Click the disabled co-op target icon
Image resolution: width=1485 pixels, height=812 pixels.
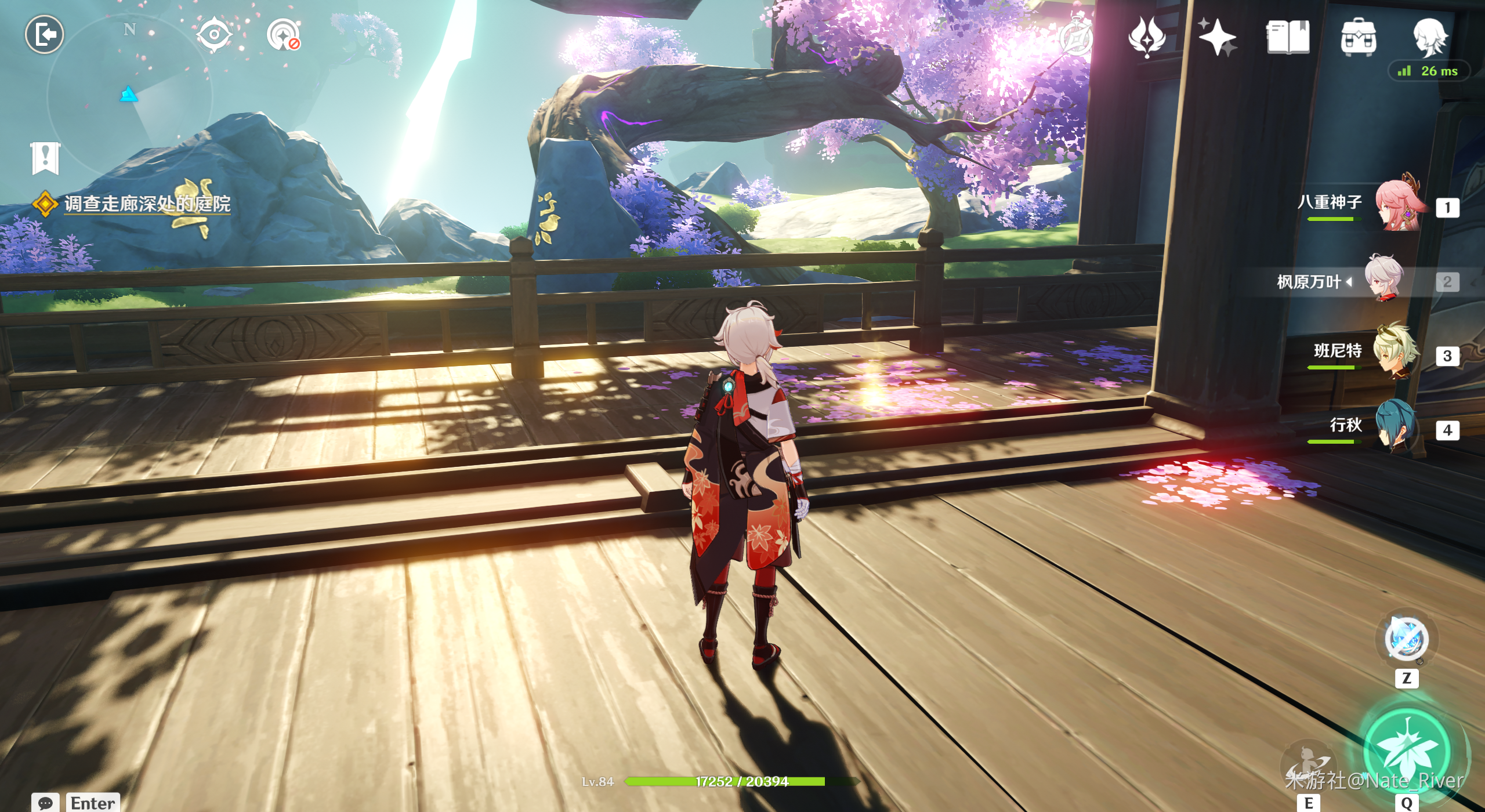(x=284, y=35)
